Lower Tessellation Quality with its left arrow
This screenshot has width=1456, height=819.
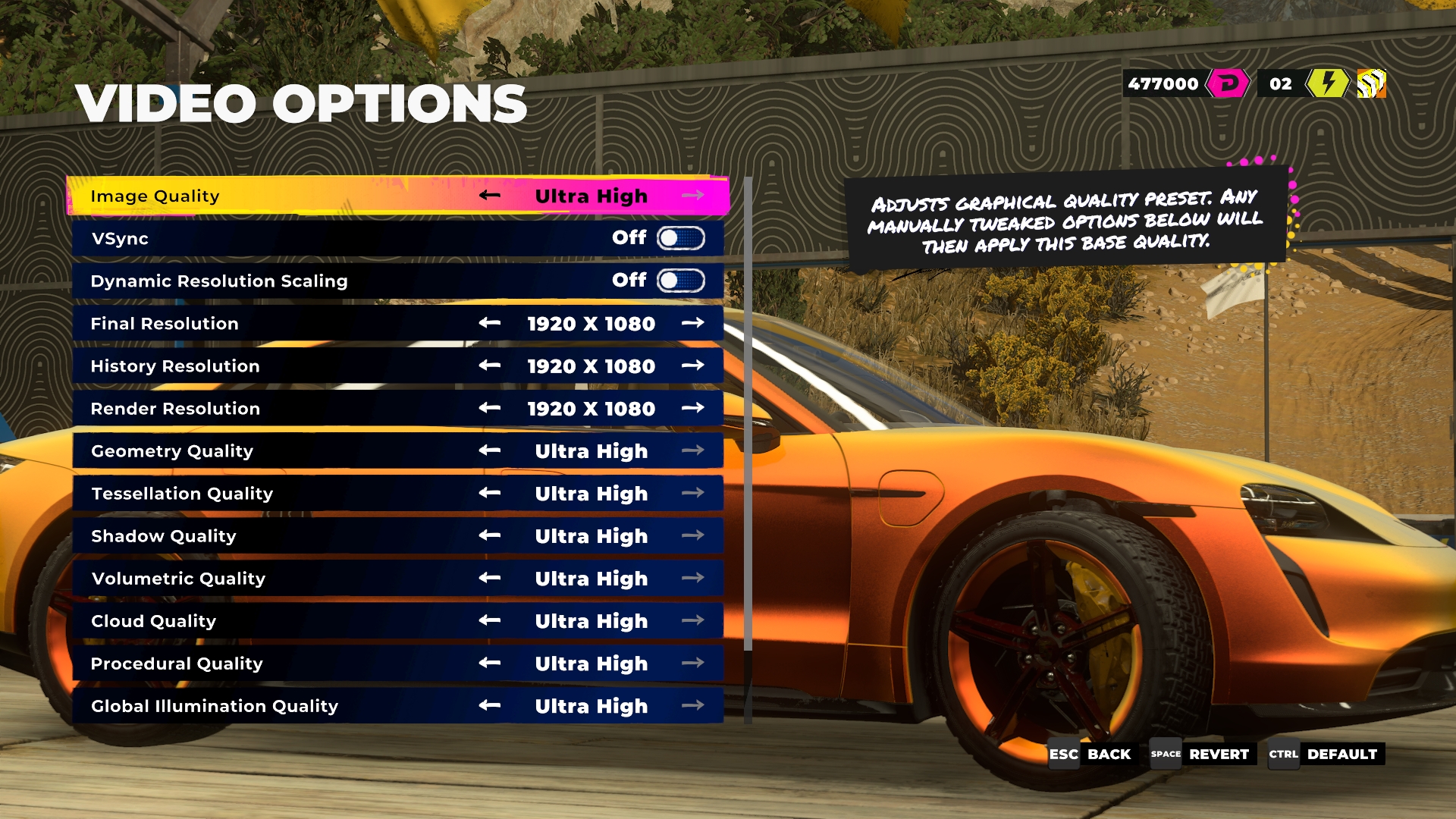tap(490, 493)
